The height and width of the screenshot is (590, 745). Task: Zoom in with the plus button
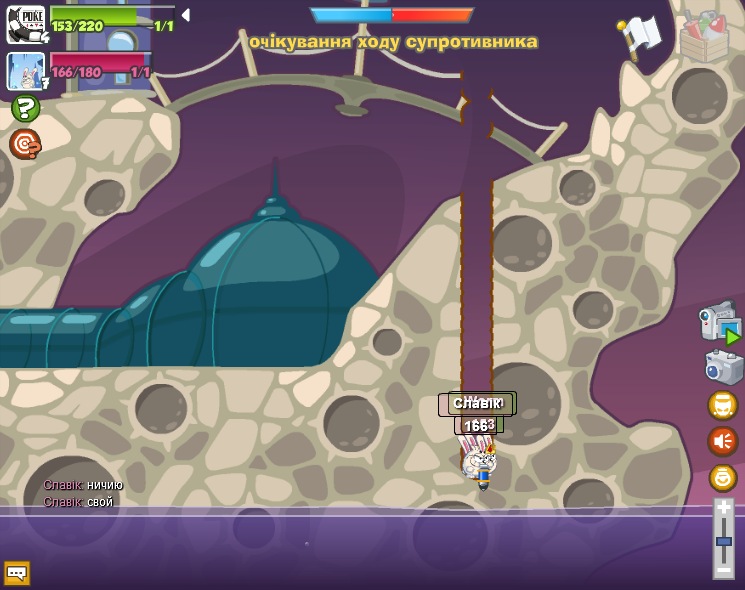pos(723,509)
